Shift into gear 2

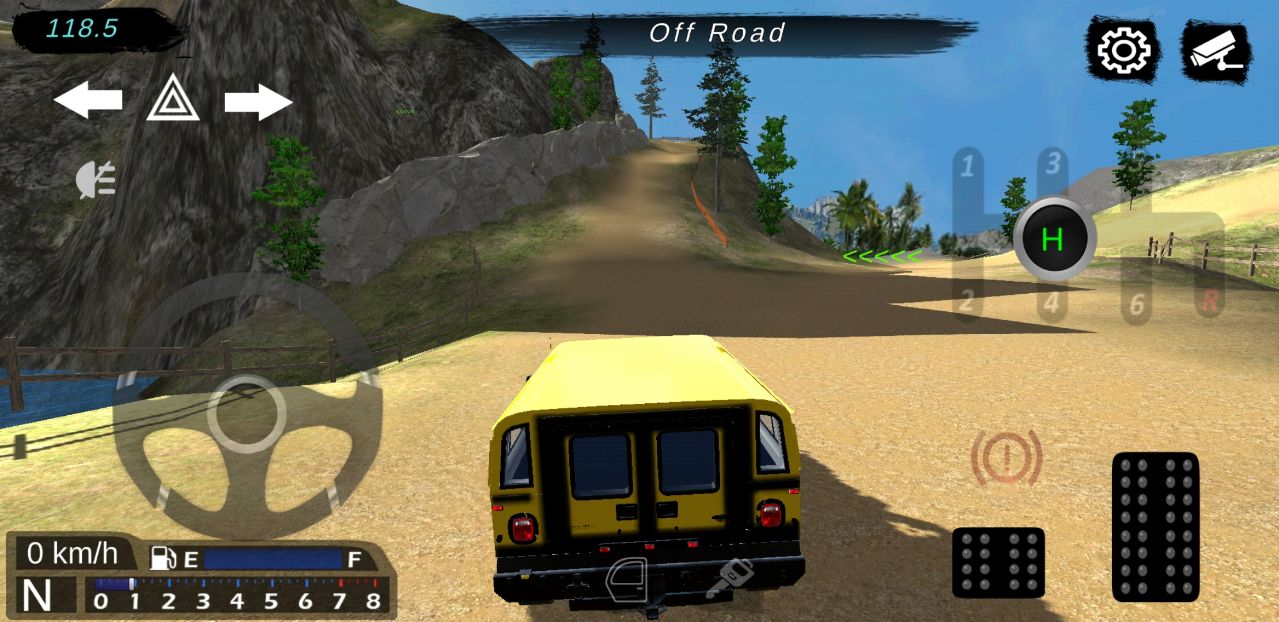tap(967, 300)
